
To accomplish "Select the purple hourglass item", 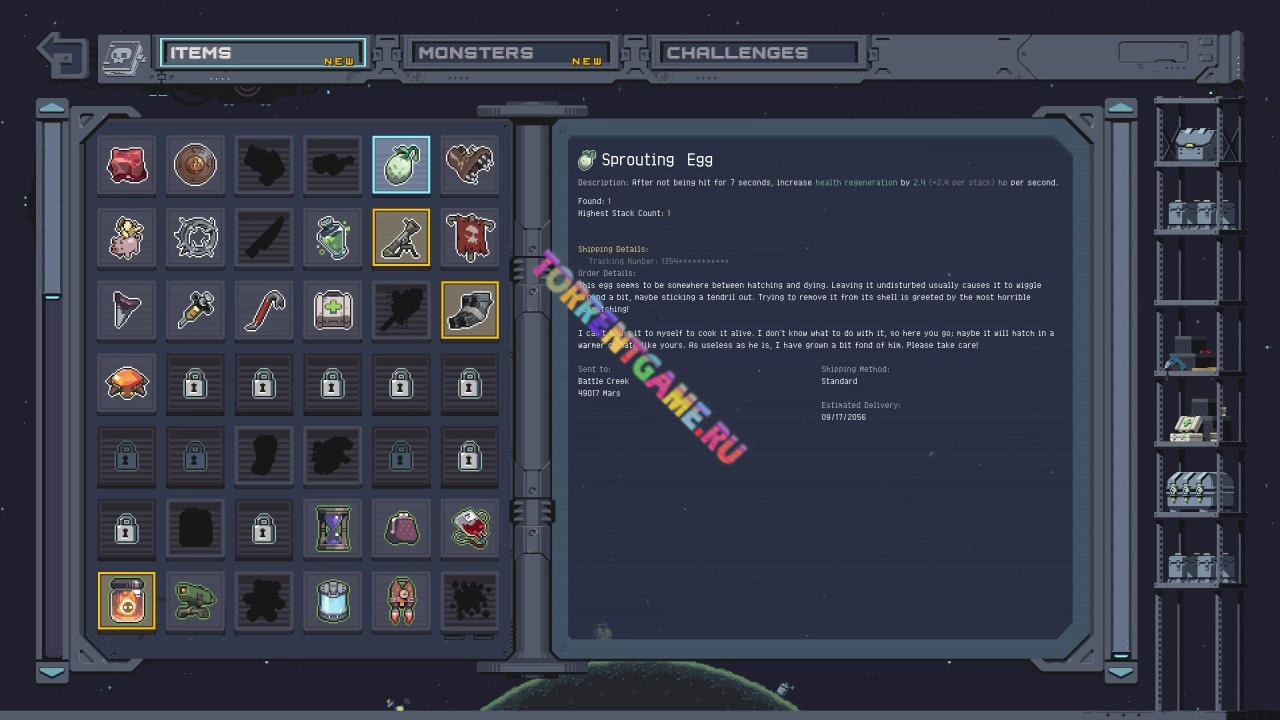I will pos(332,528).
